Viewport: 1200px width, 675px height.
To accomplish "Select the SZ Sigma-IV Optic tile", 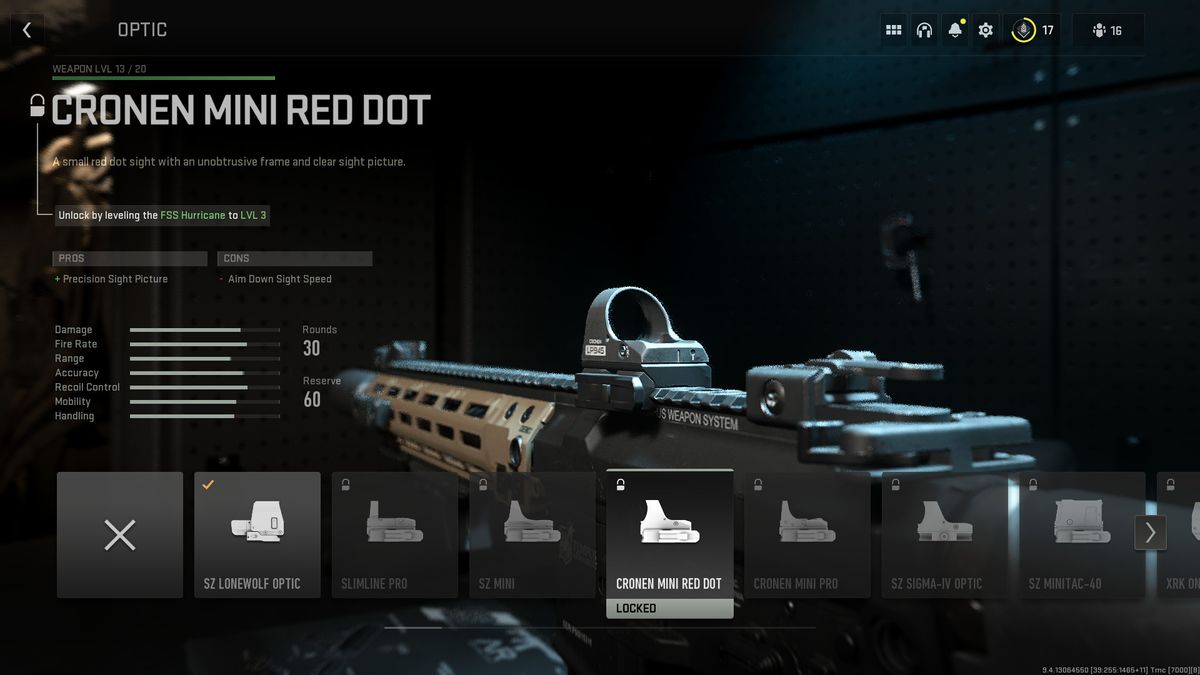I will point(944,535).
